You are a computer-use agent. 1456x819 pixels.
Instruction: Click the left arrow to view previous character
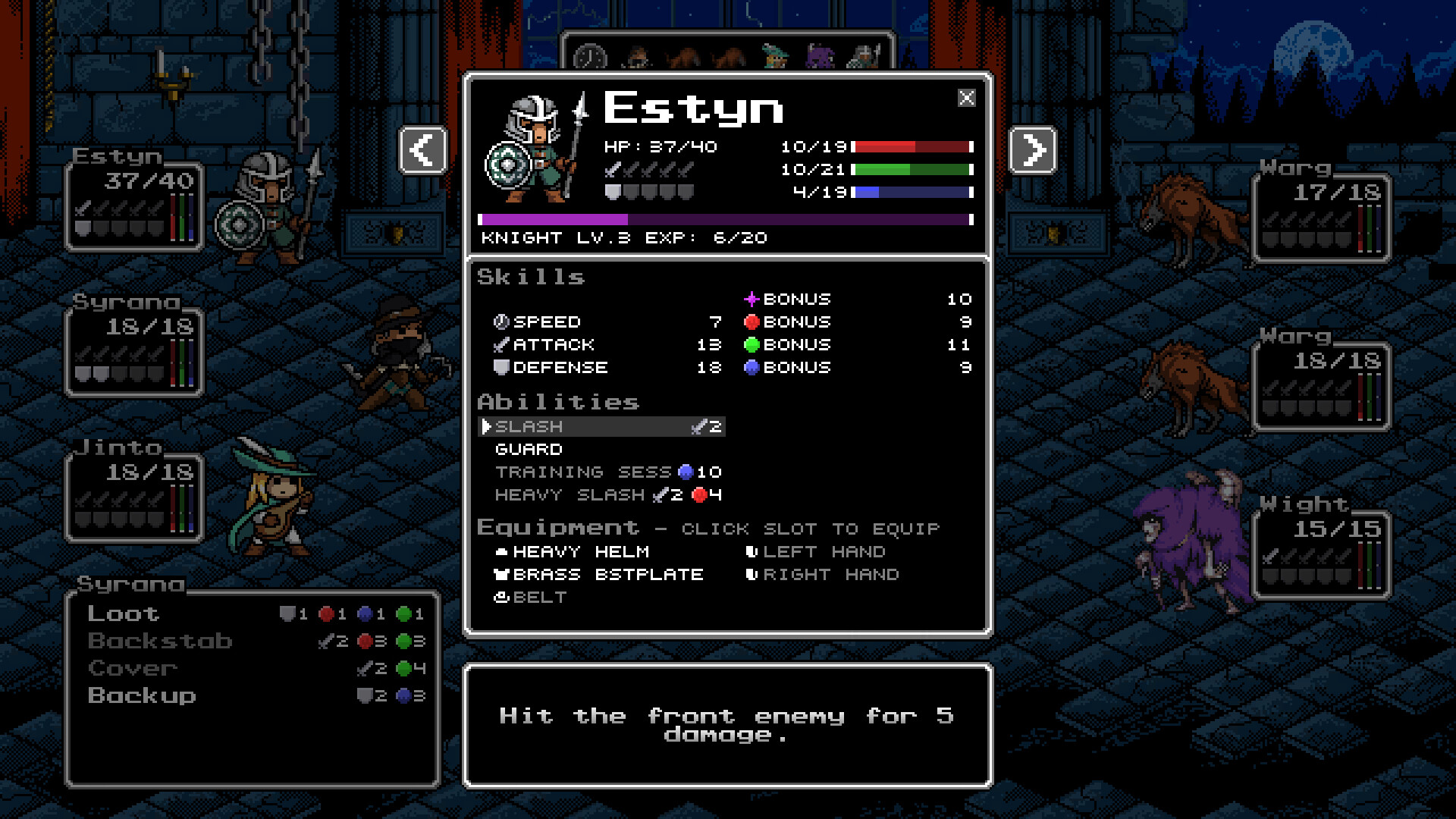(x=422, y=150)
